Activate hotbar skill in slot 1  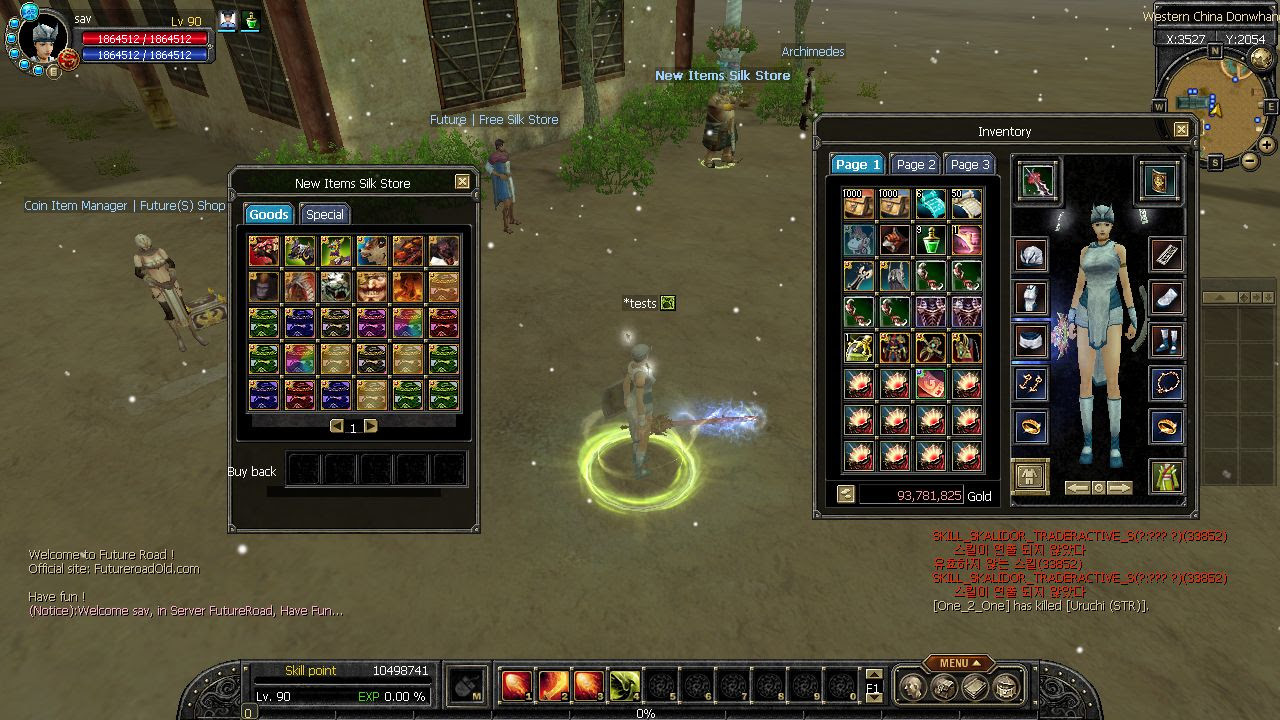pos(516,685)
